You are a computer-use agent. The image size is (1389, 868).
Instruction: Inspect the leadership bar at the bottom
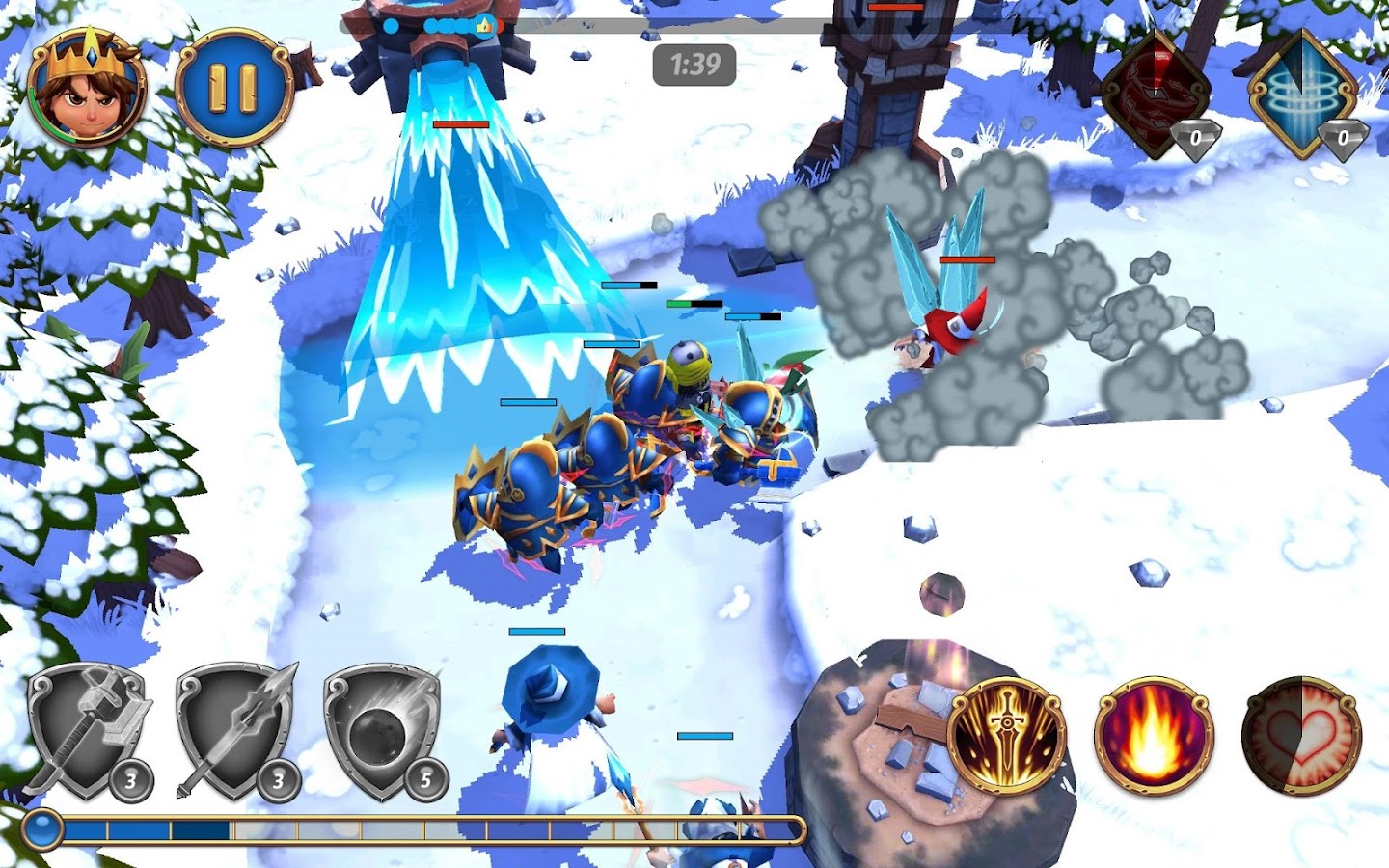pyautogui.click(x=415, y=827)
